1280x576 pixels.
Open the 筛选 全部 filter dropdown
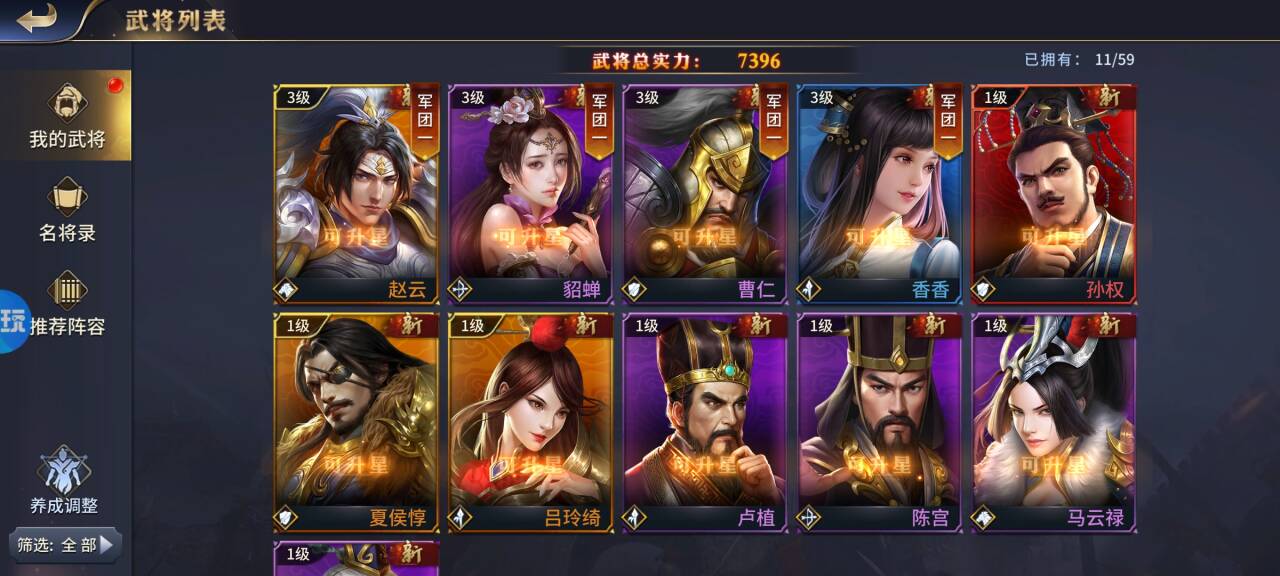pos(66,545)
